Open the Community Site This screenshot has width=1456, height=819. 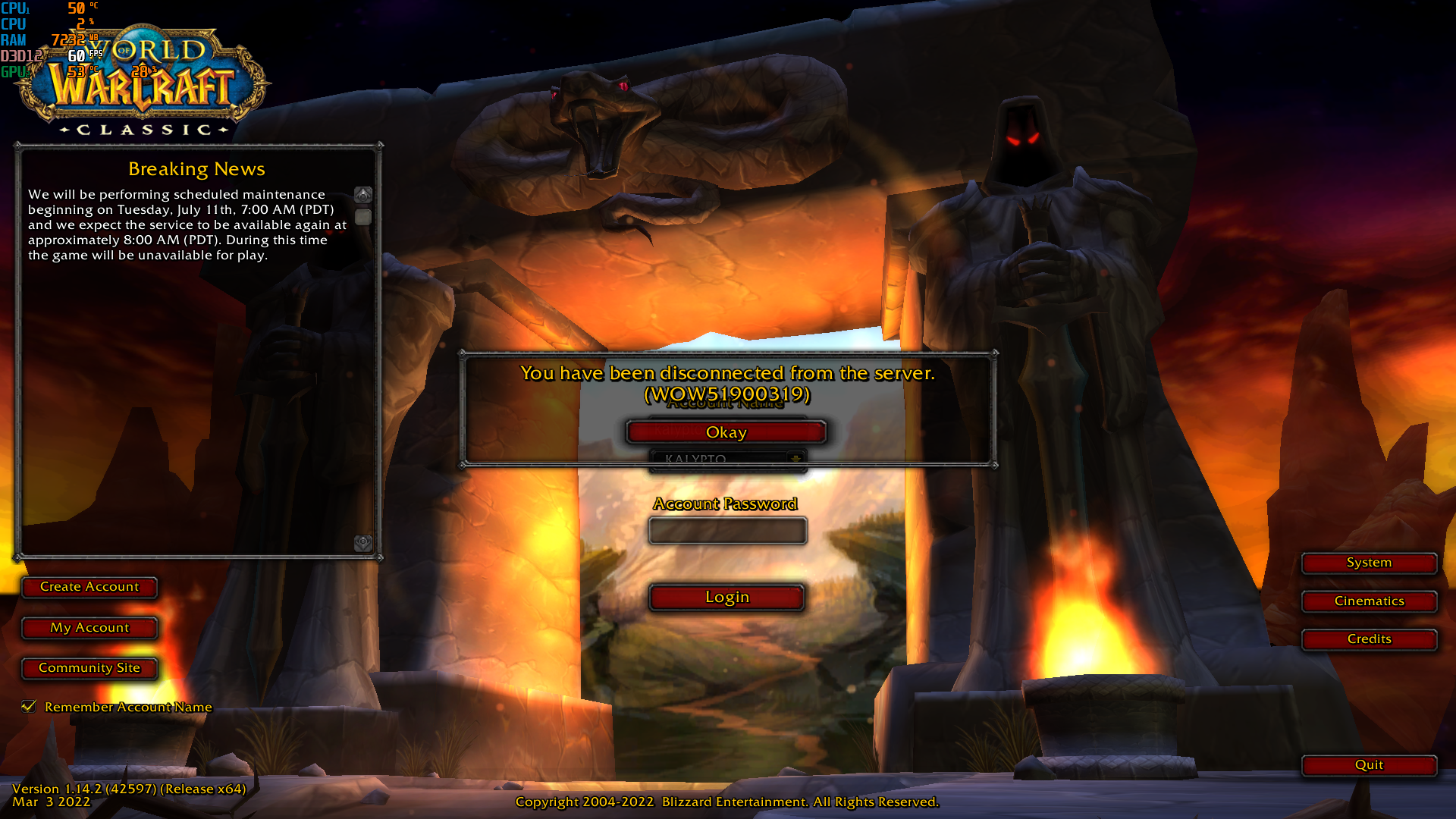(x=89, y=668)
